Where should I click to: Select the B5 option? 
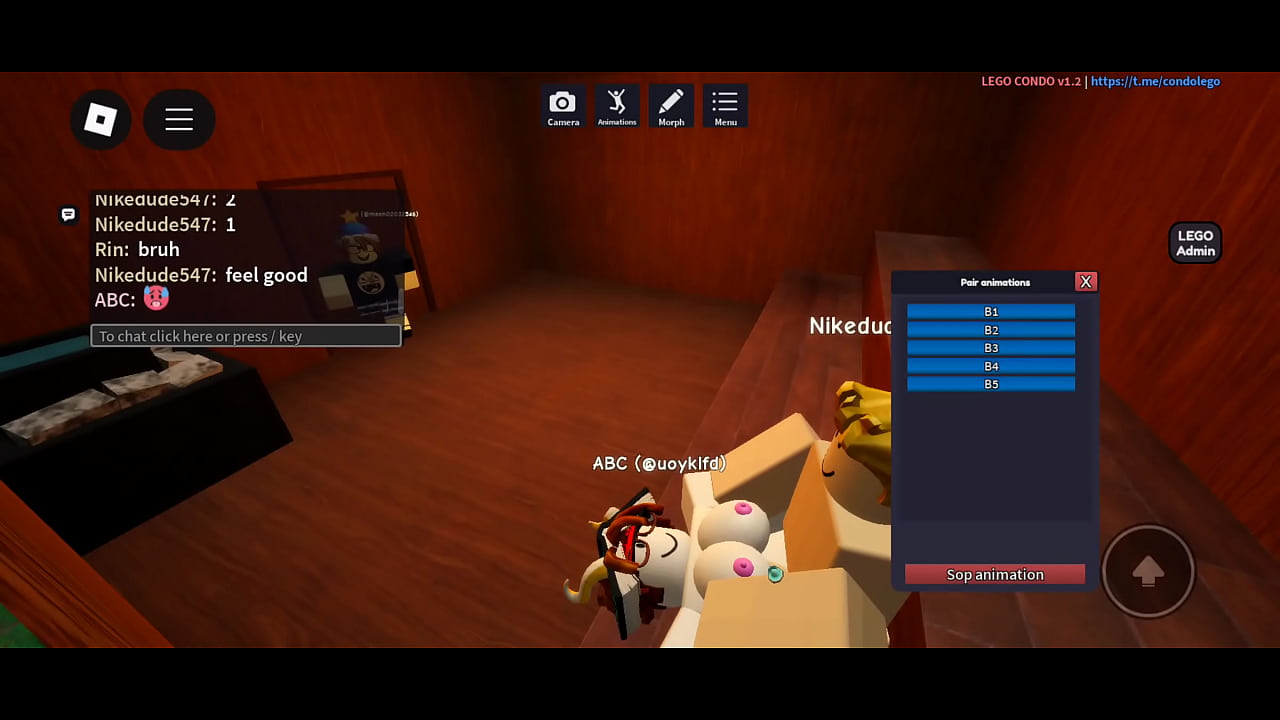991,384
